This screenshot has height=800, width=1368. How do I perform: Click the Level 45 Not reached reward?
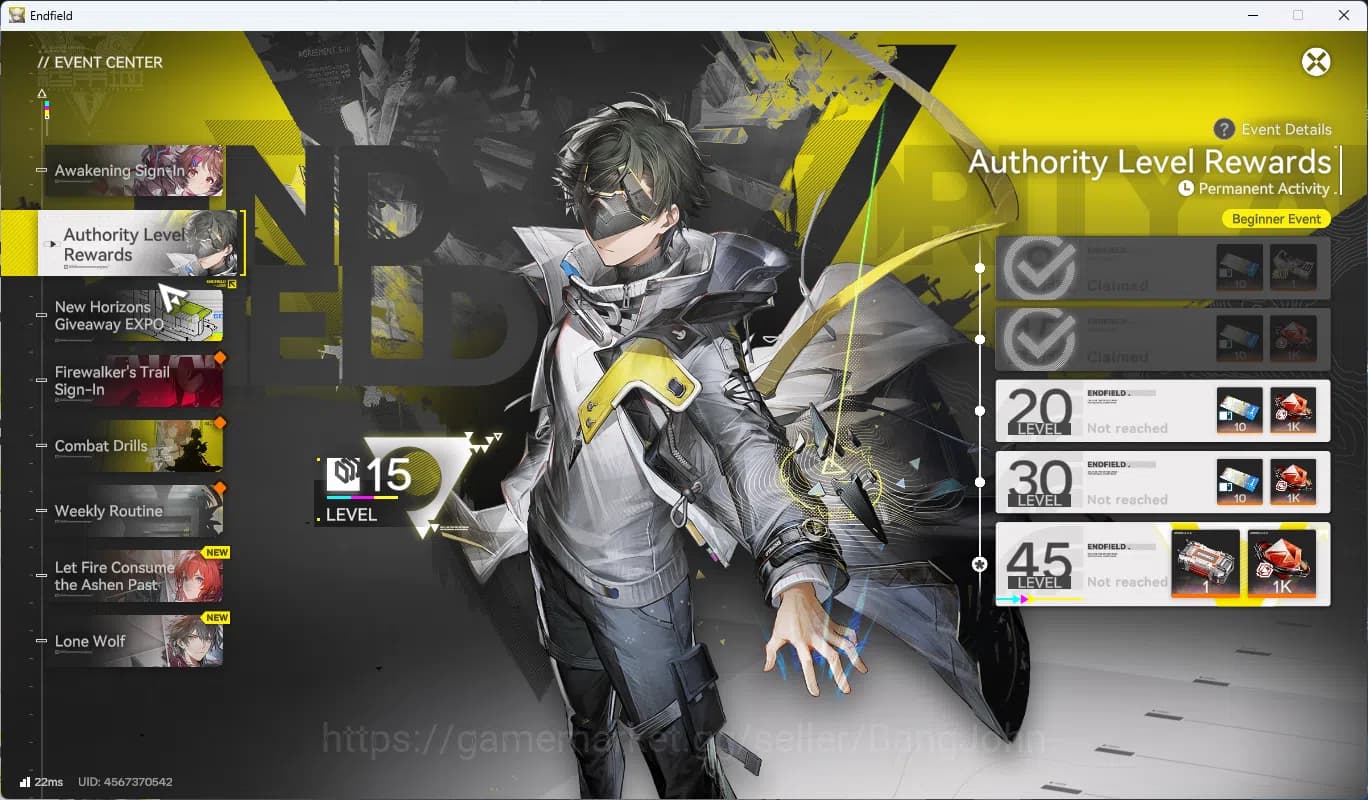(1162, 564)
